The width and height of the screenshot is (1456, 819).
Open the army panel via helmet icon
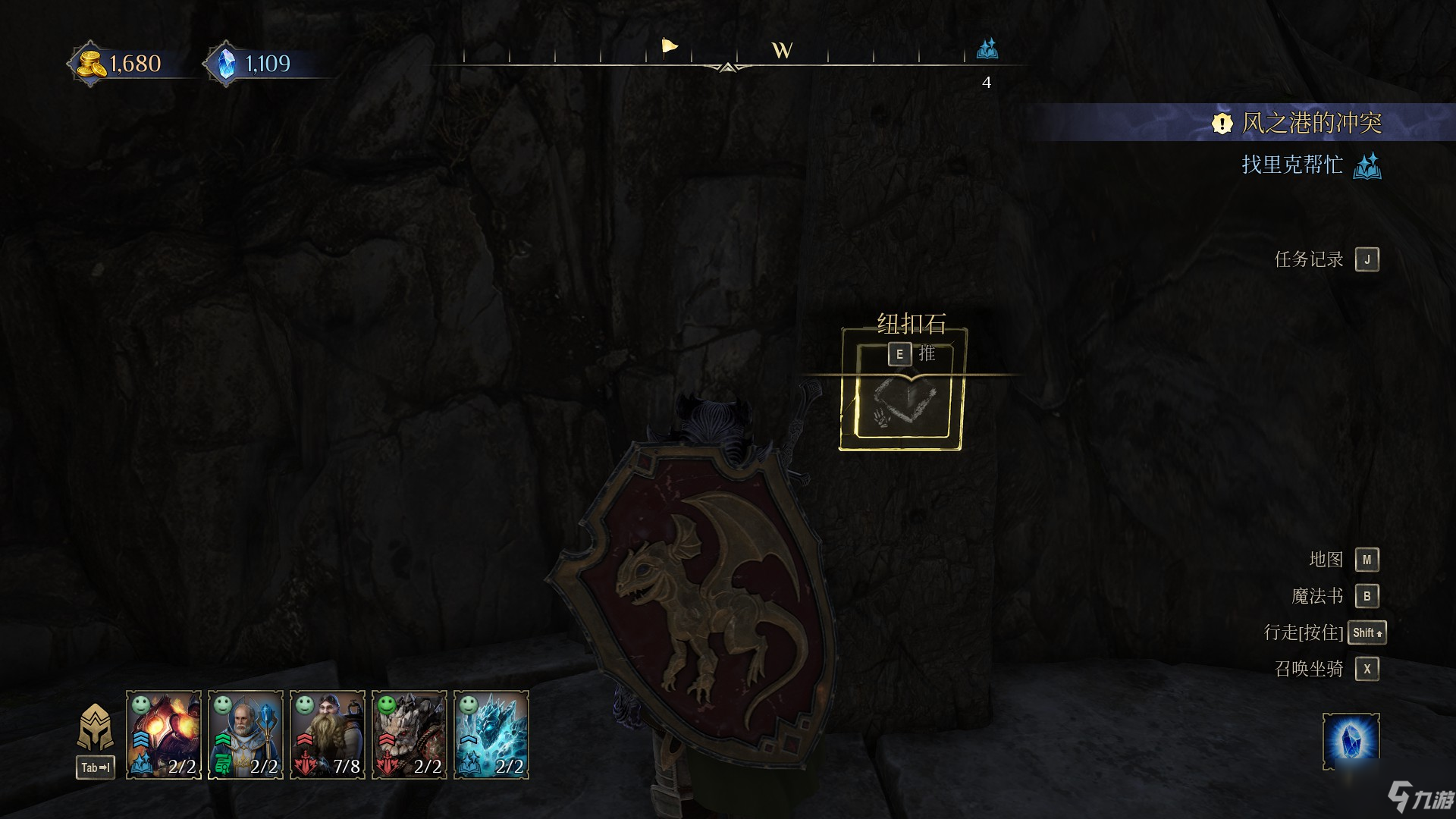96,728
